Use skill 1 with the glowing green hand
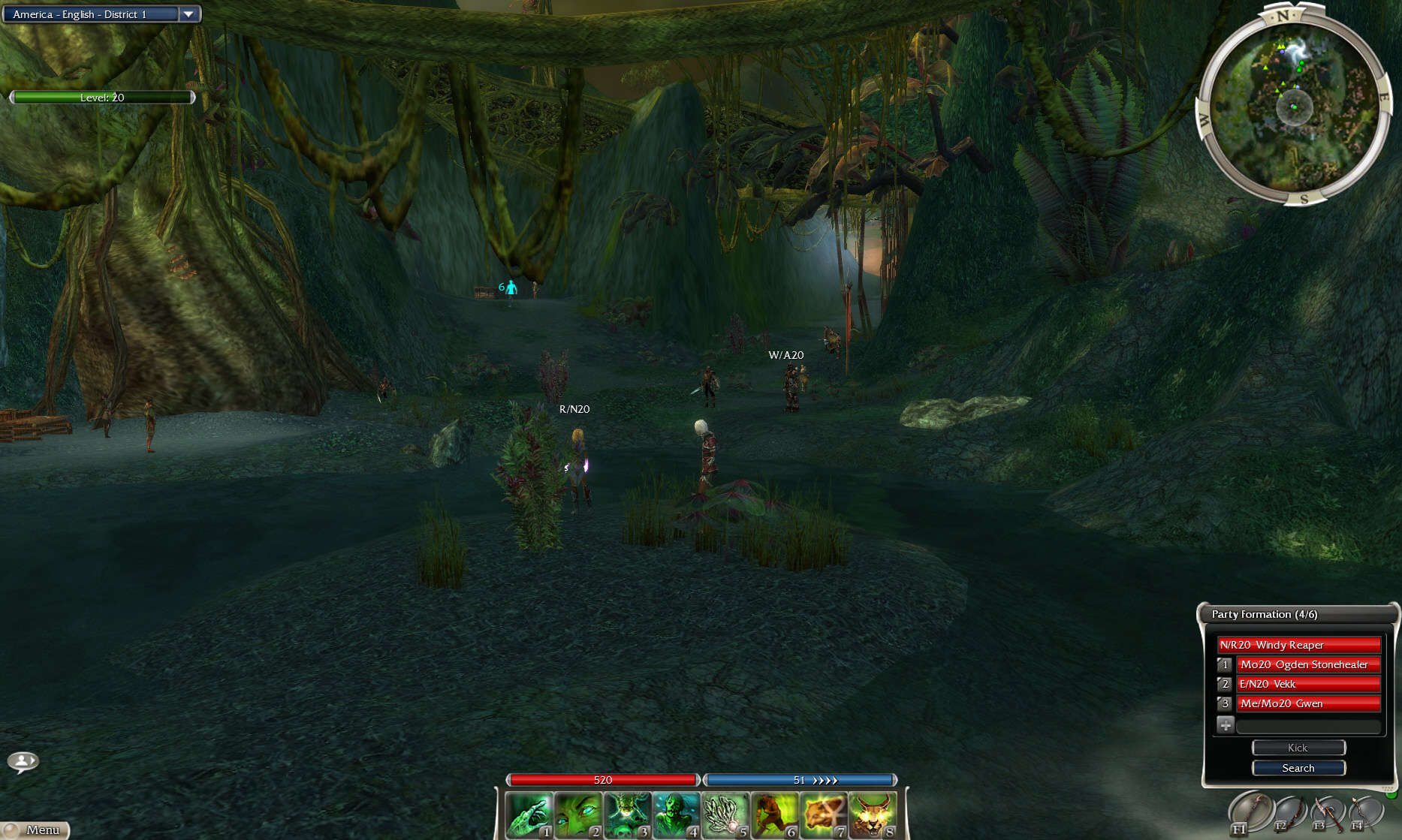Screen dimensions: 1402x840 (529, 815)
